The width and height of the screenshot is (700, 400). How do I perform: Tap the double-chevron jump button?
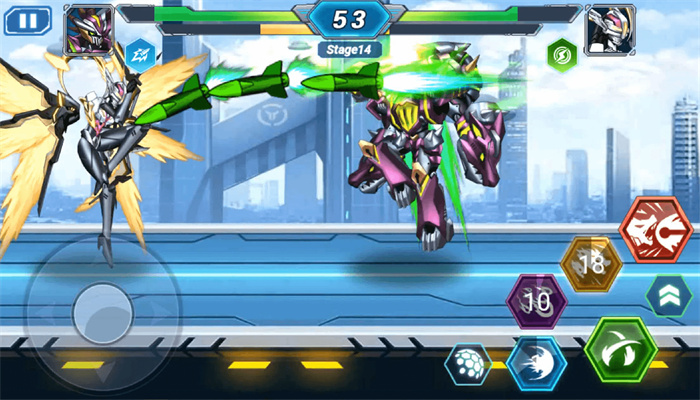pyautogui.click(x=668, y=295)
